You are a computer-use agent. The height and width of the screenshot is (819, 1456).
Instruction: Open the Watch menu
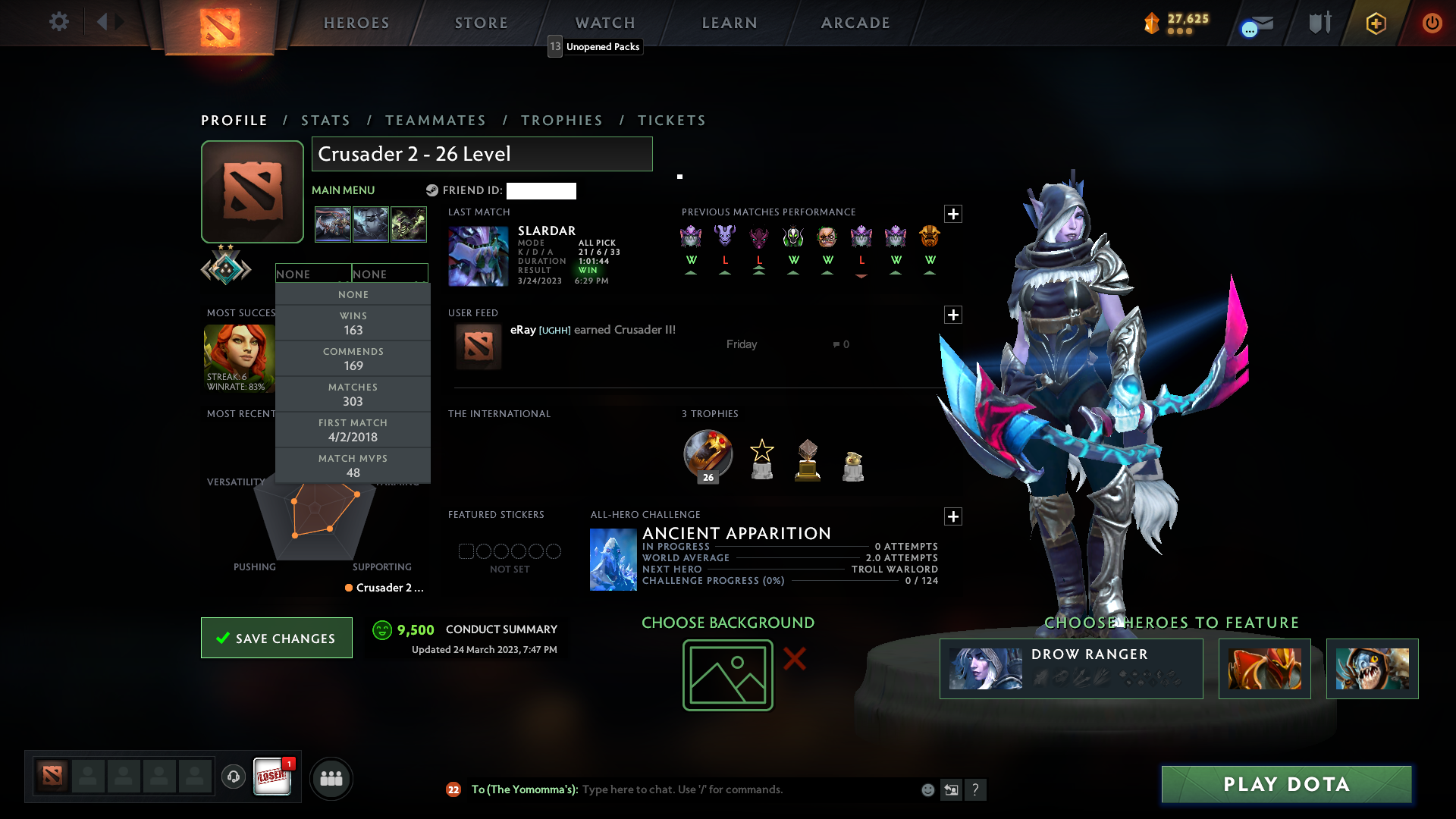point(604,23)
